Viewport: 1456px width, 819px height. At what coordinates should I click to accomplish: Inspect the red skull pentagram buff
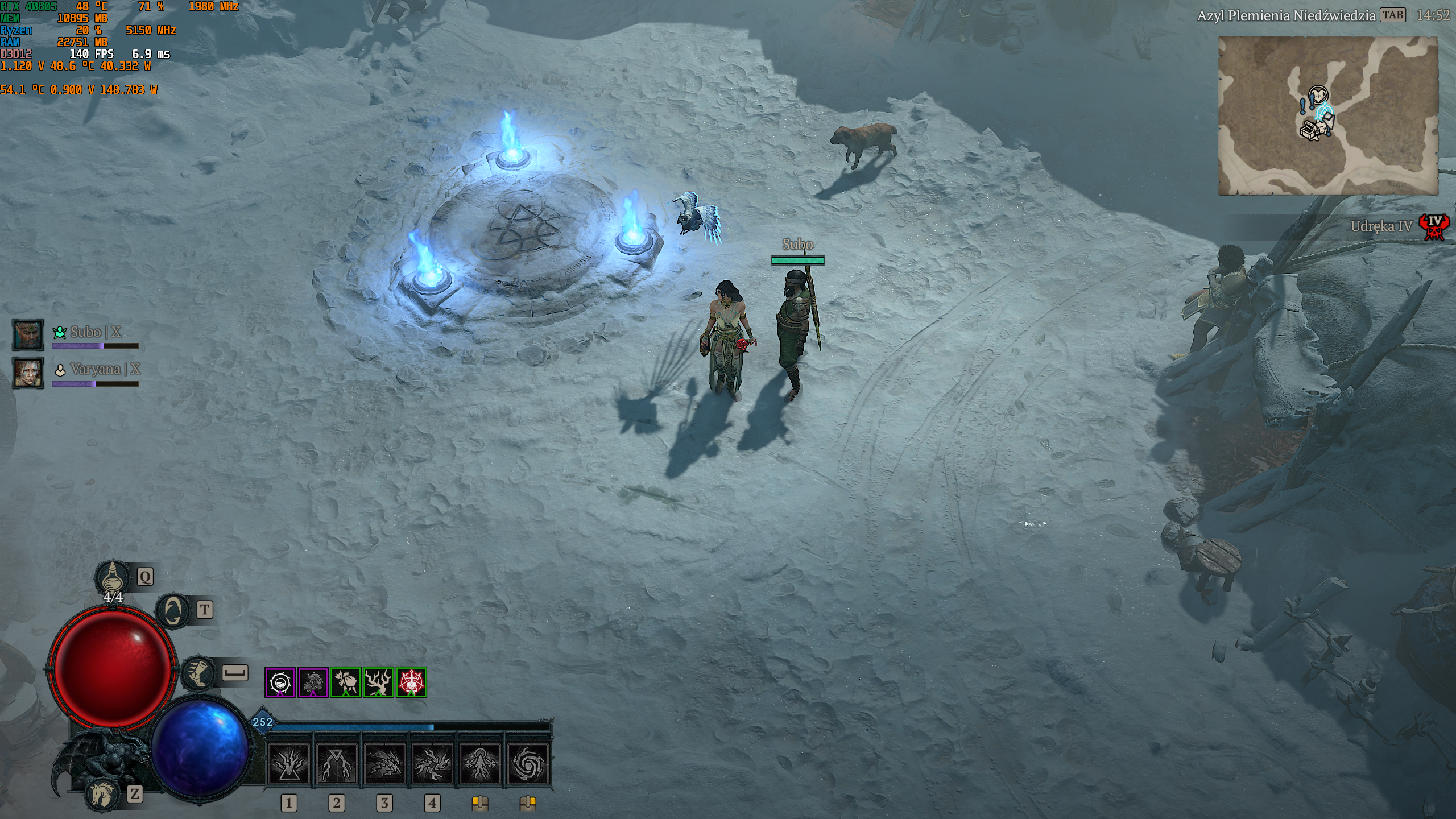(x=411, y=682)
